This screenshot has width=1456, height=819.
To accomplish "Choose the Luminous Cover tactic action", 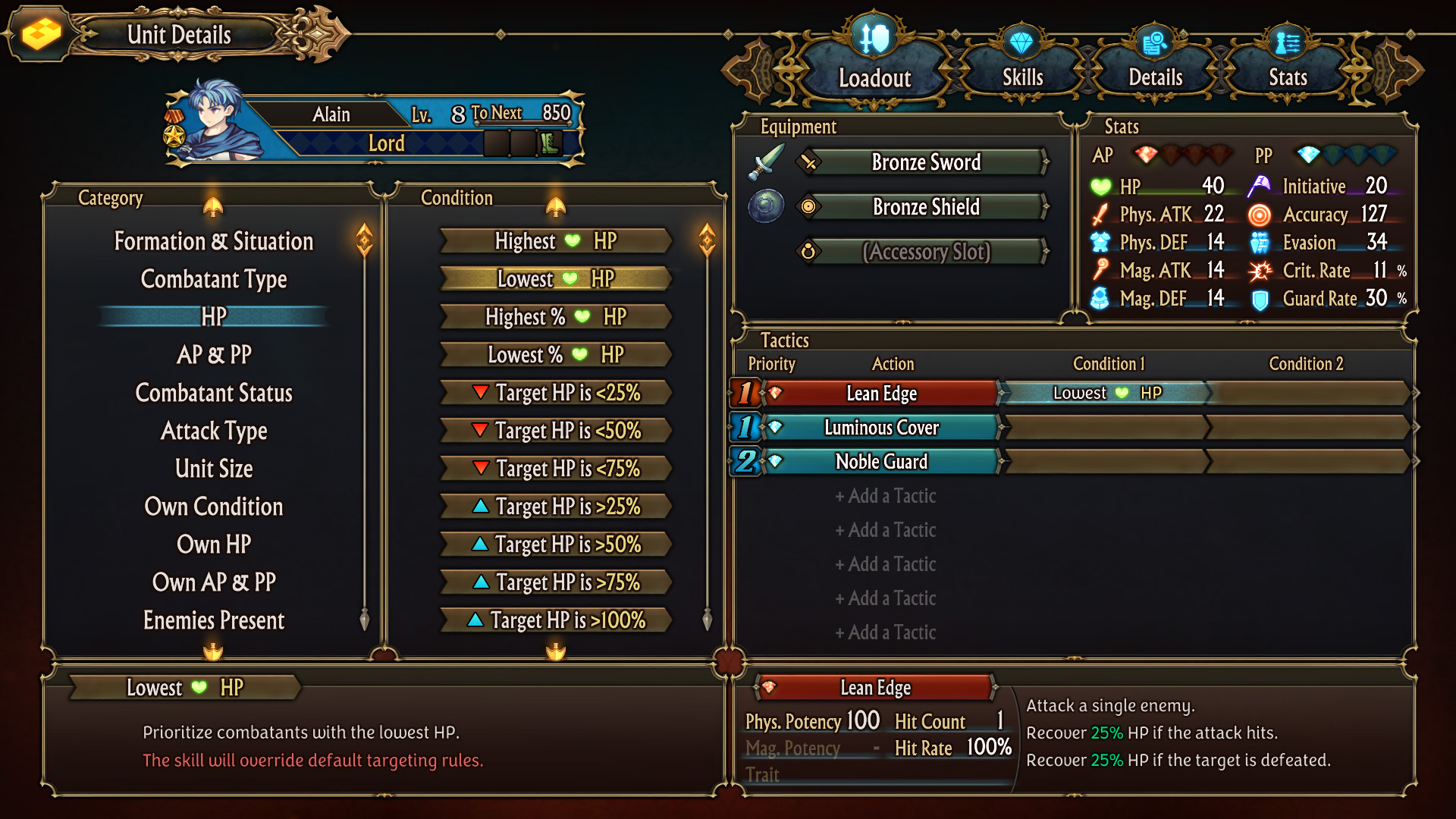I will [x=881, y=428].
